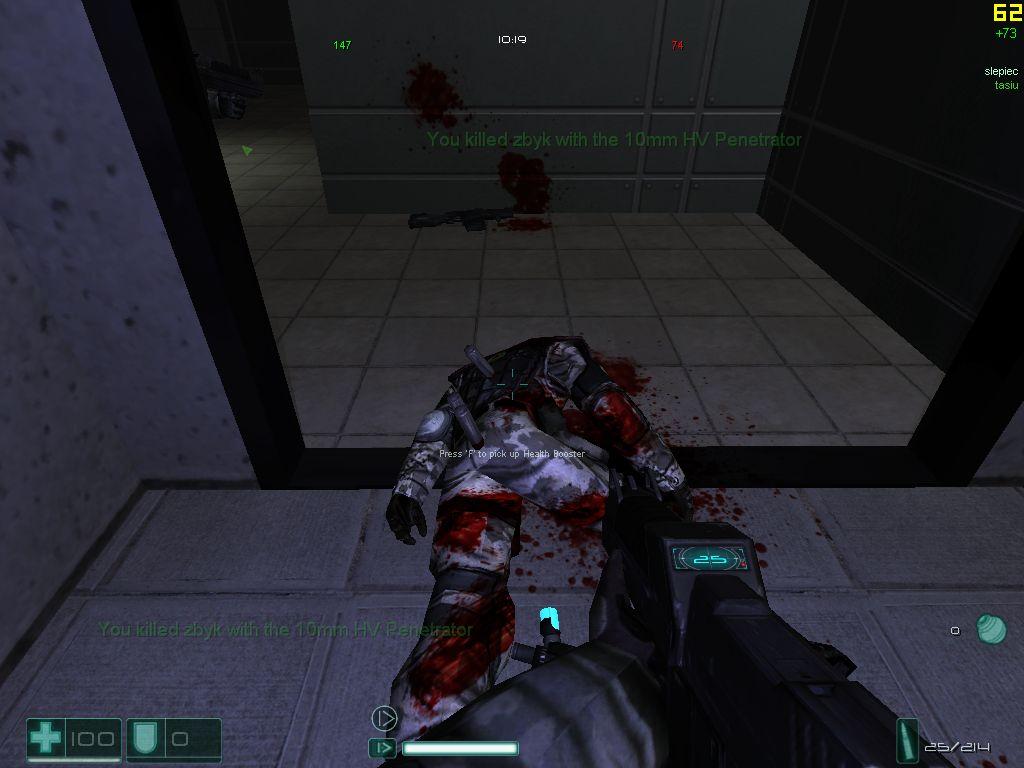The height and width of the screenshot is (768, 1024).
Task: Click the green health cross icon
Action: point(45,740)
